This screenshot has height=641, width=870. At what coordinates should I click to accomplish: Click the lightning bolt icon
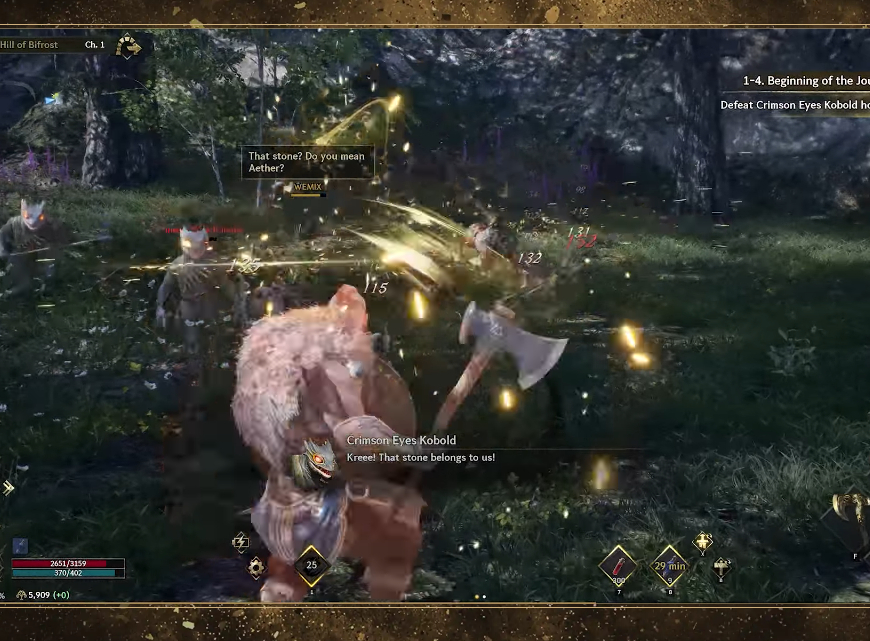click(x=240, y=541)
